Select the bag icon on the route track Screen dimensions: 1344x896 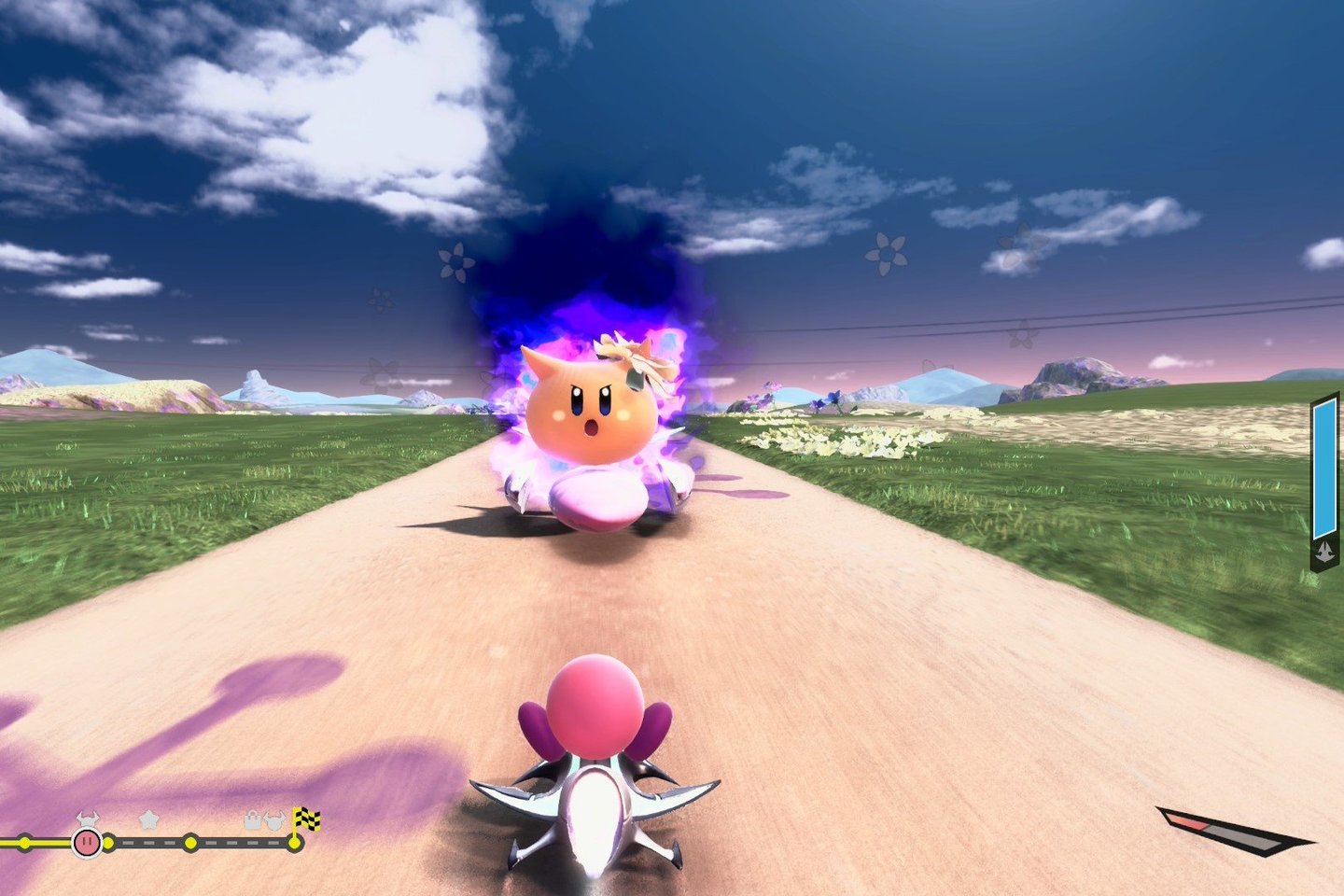tap(253, 821)
